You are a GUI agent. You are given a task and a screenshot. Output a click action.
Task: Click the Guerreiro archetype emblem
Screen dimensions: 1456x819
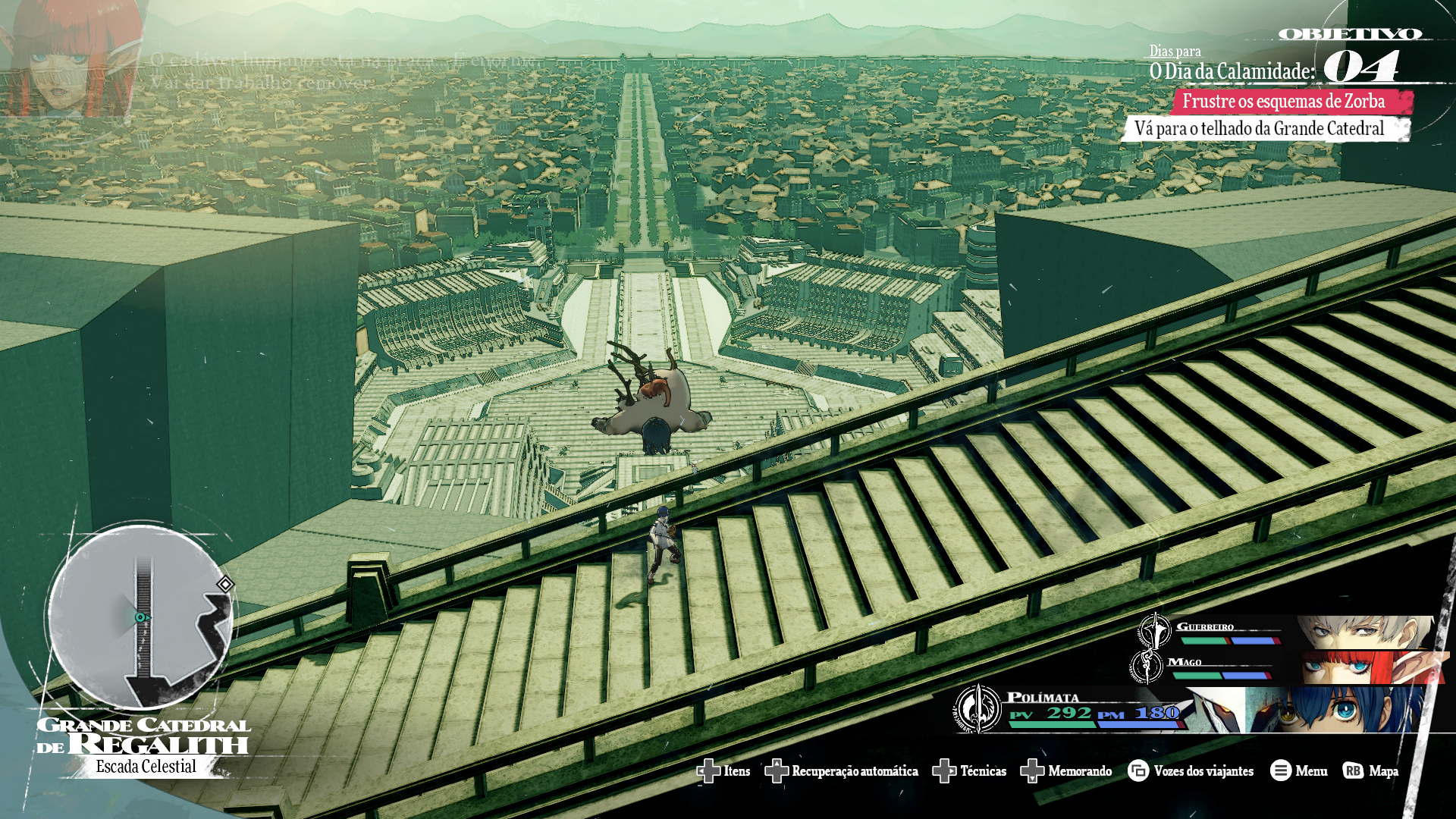coord(1154,630)
